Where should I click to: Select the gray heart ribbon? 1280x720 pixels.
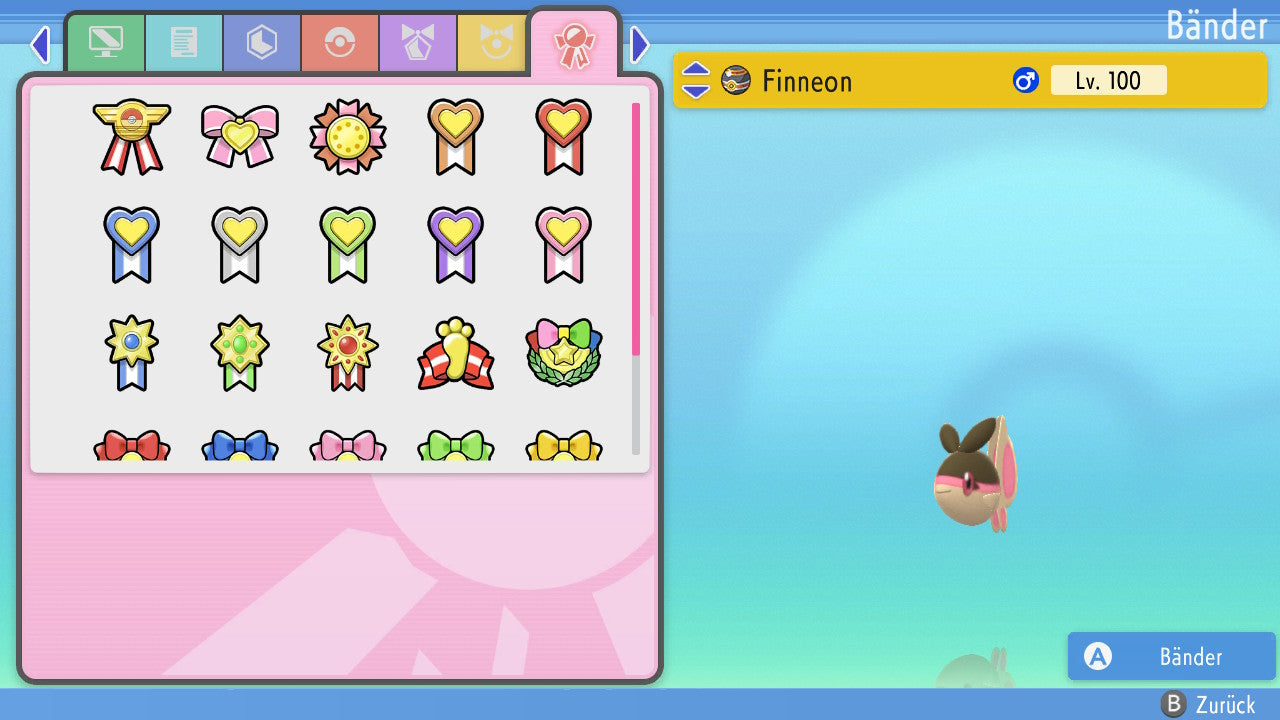(240, 244)
